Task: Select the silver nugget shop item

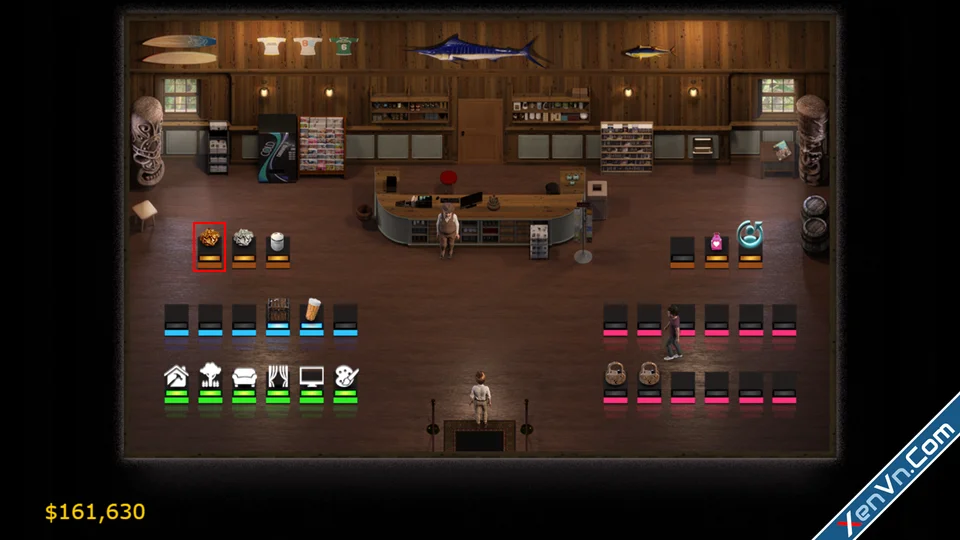Action: pyautogui.click(x=243, y=238)
